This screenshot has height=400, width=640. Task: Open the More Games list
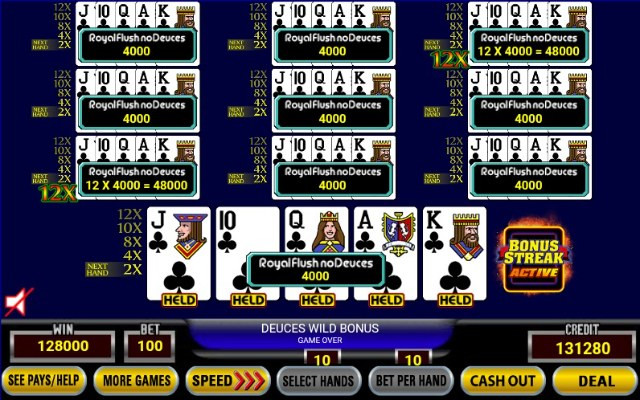click(137, 380)
